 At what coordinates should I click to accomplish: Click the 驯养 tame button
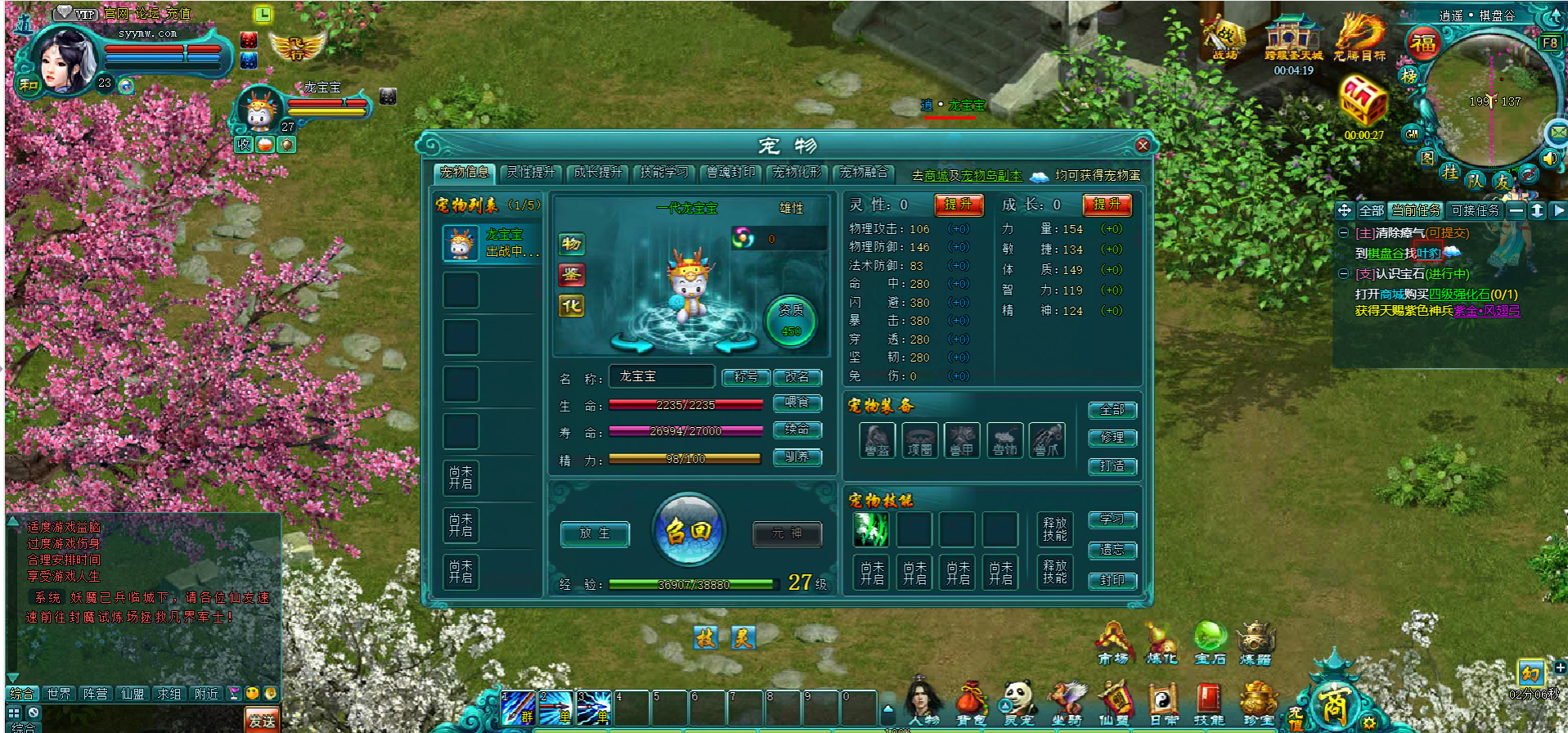click(797, 457)
